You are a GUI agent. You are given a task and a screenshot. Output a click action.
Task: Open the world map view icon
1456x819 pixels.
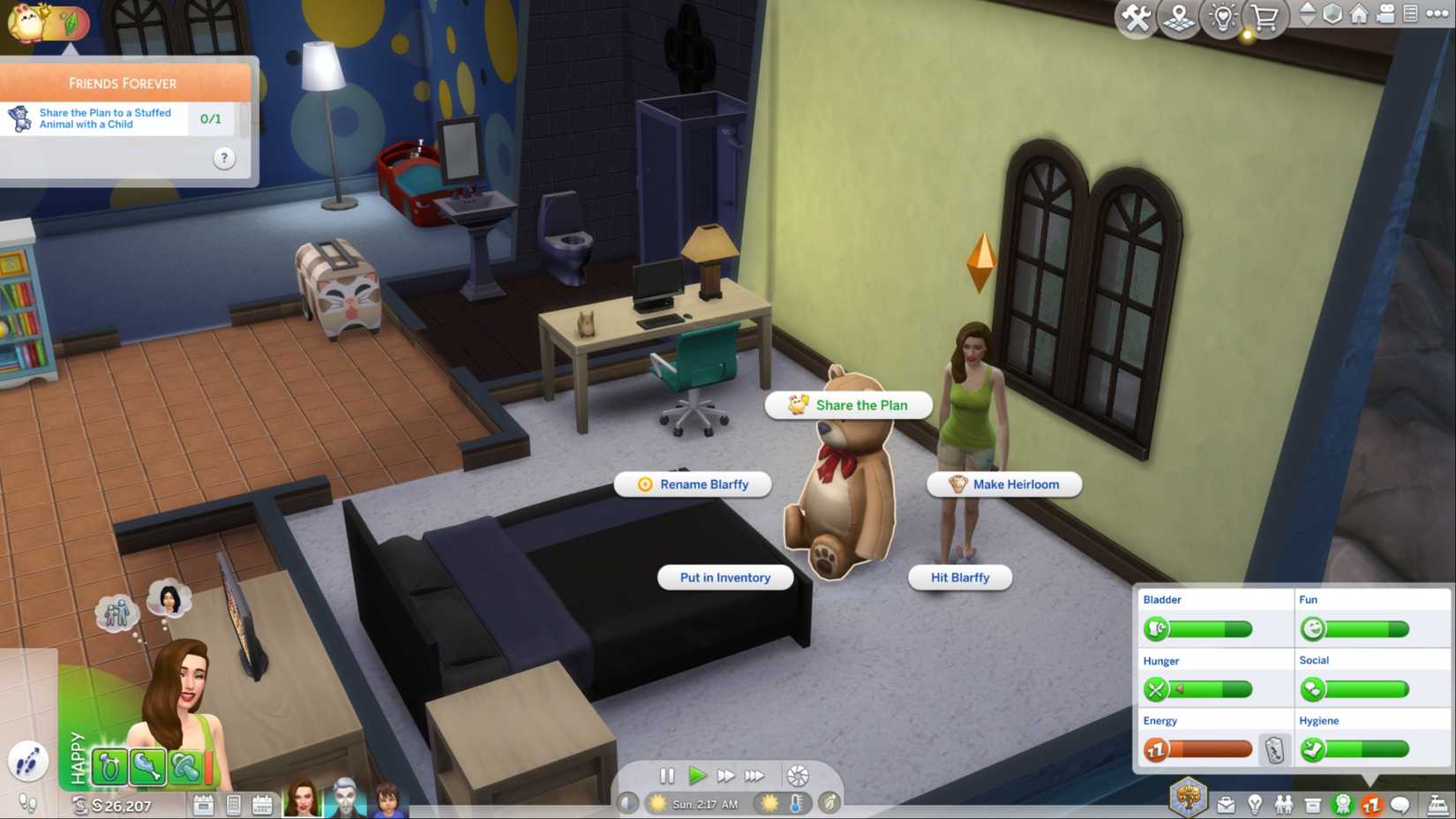1179,15
